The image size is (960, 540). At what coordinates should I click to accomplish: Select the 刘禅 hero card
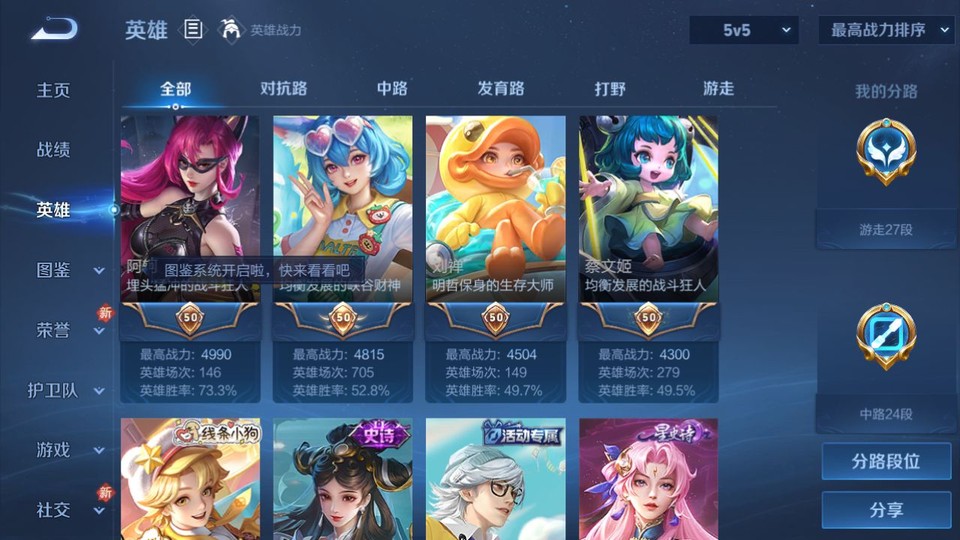pyautogui.click(x=496, y=215)
